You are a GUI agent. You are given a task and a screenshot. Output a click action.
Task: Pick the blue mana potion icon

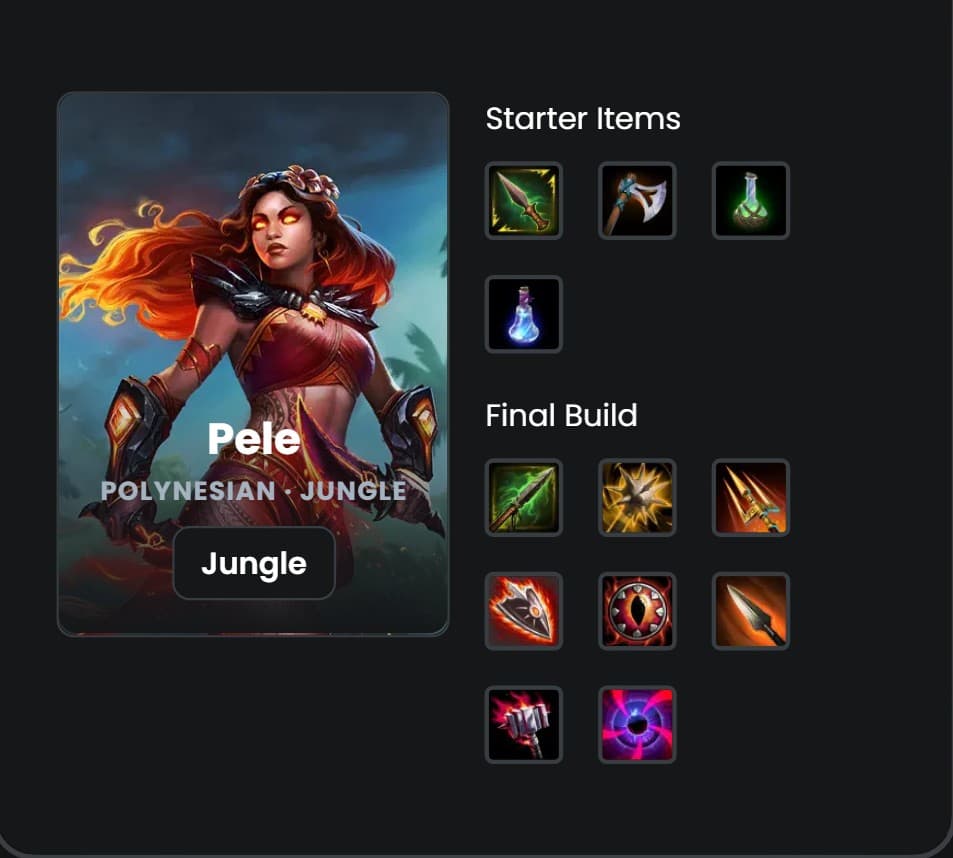524,314
